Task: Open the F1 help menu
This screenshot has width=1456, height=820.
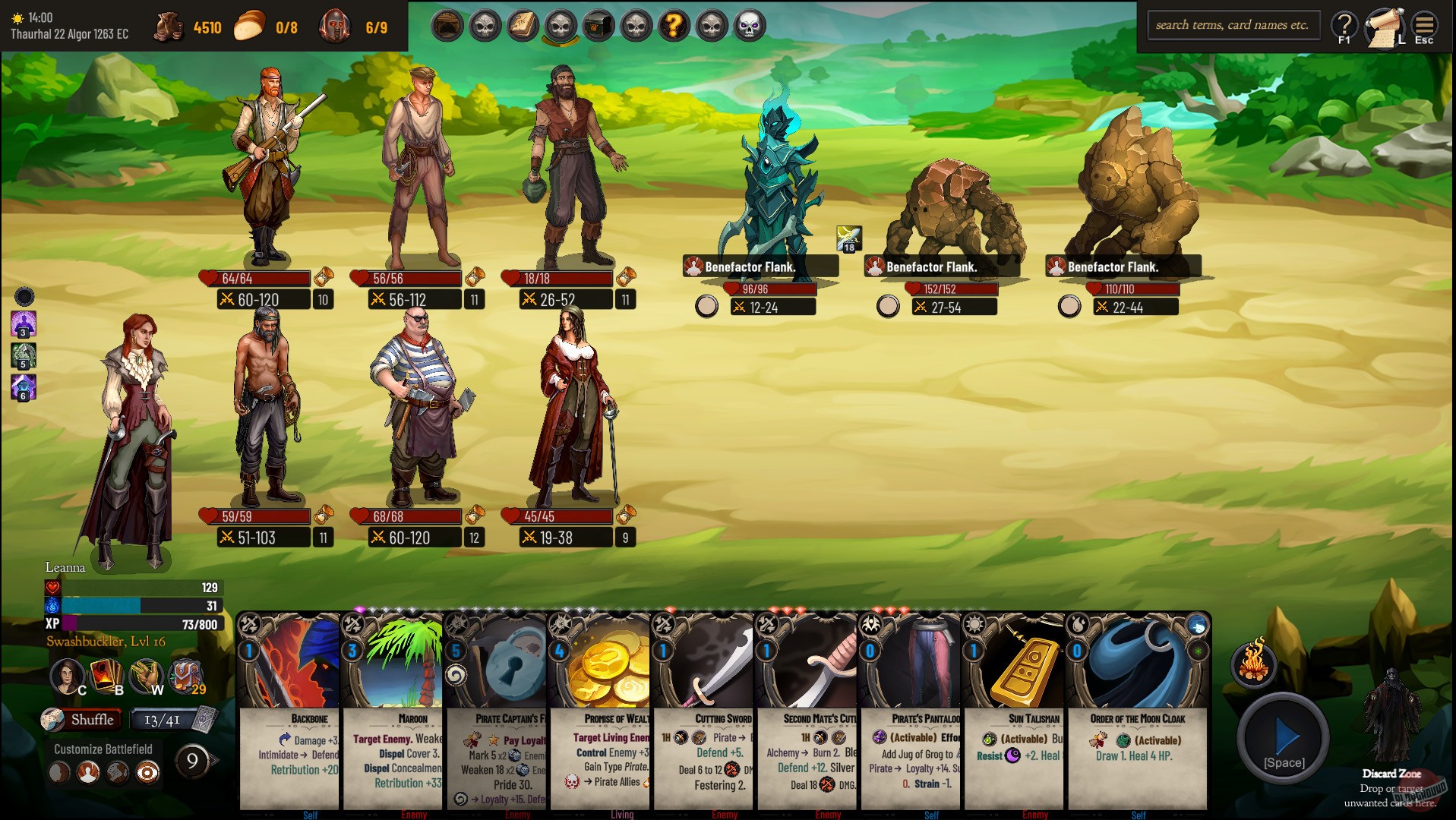Action: pos(1344,24)
